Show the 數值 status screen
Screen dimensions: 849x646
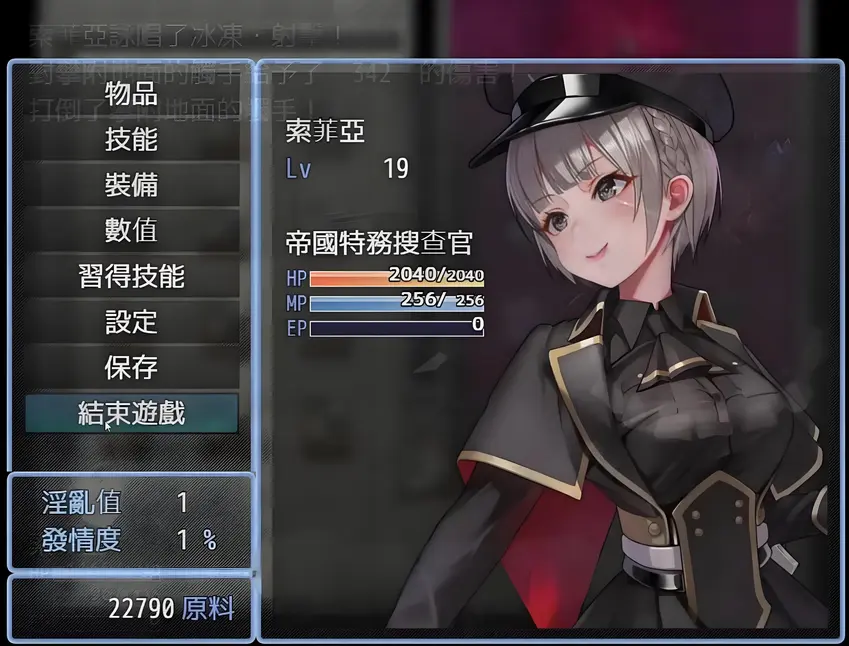(131, 230)
